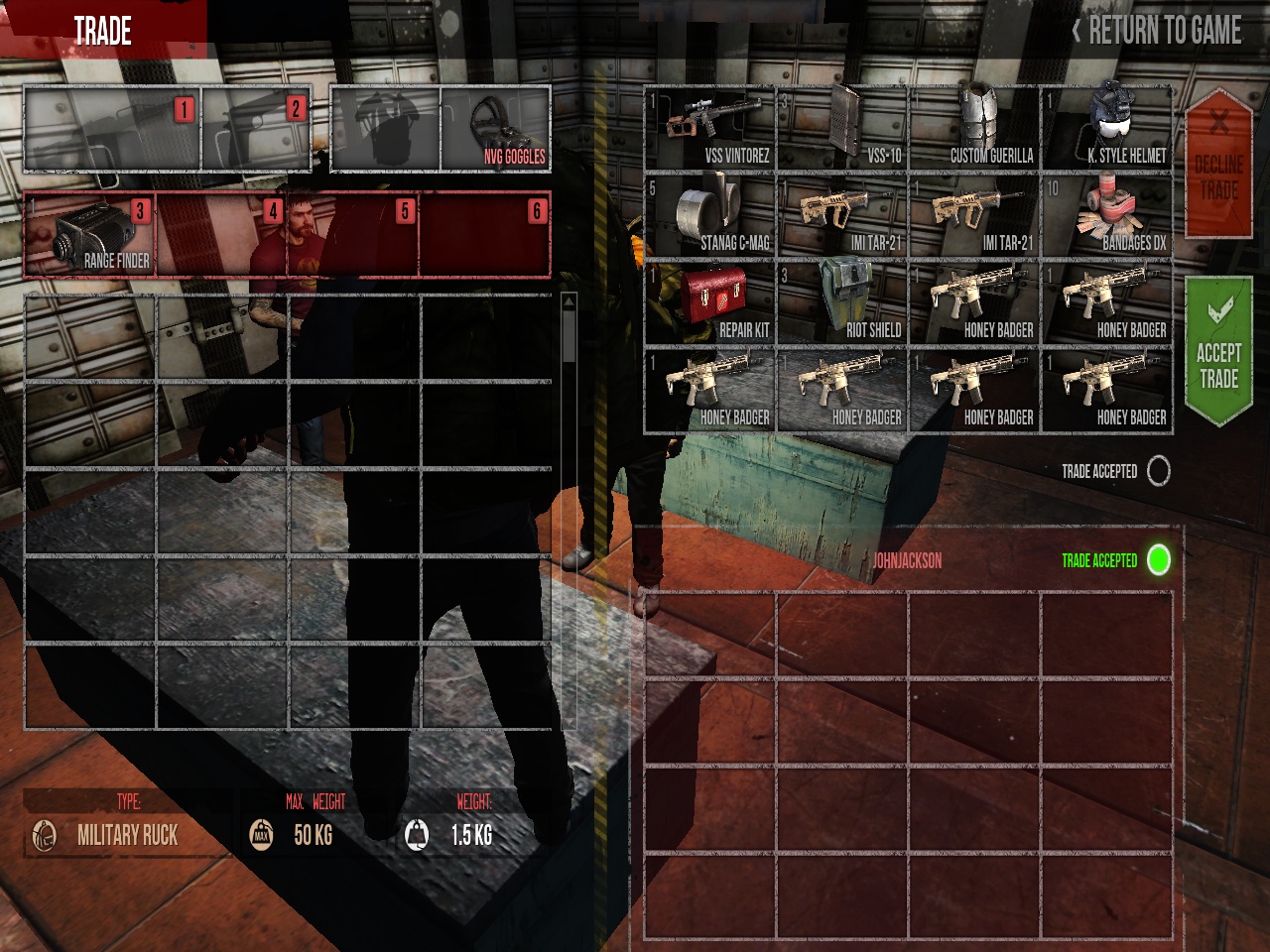Click the helmet silhouette equipment slot

click(385, 129)
